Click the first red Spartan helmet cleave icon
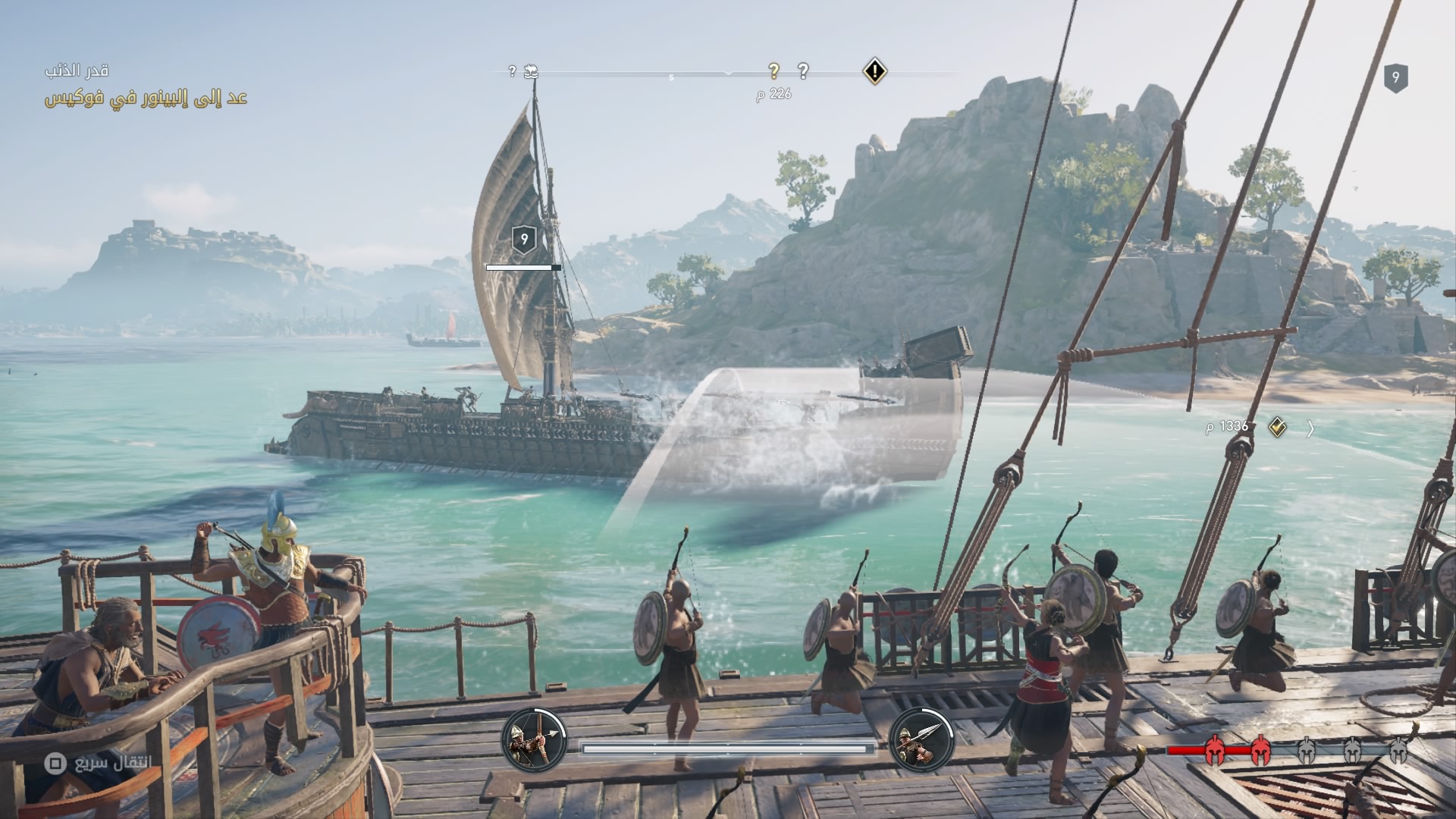Viewport: 1456px width, 819px height. click(1215, 751)
